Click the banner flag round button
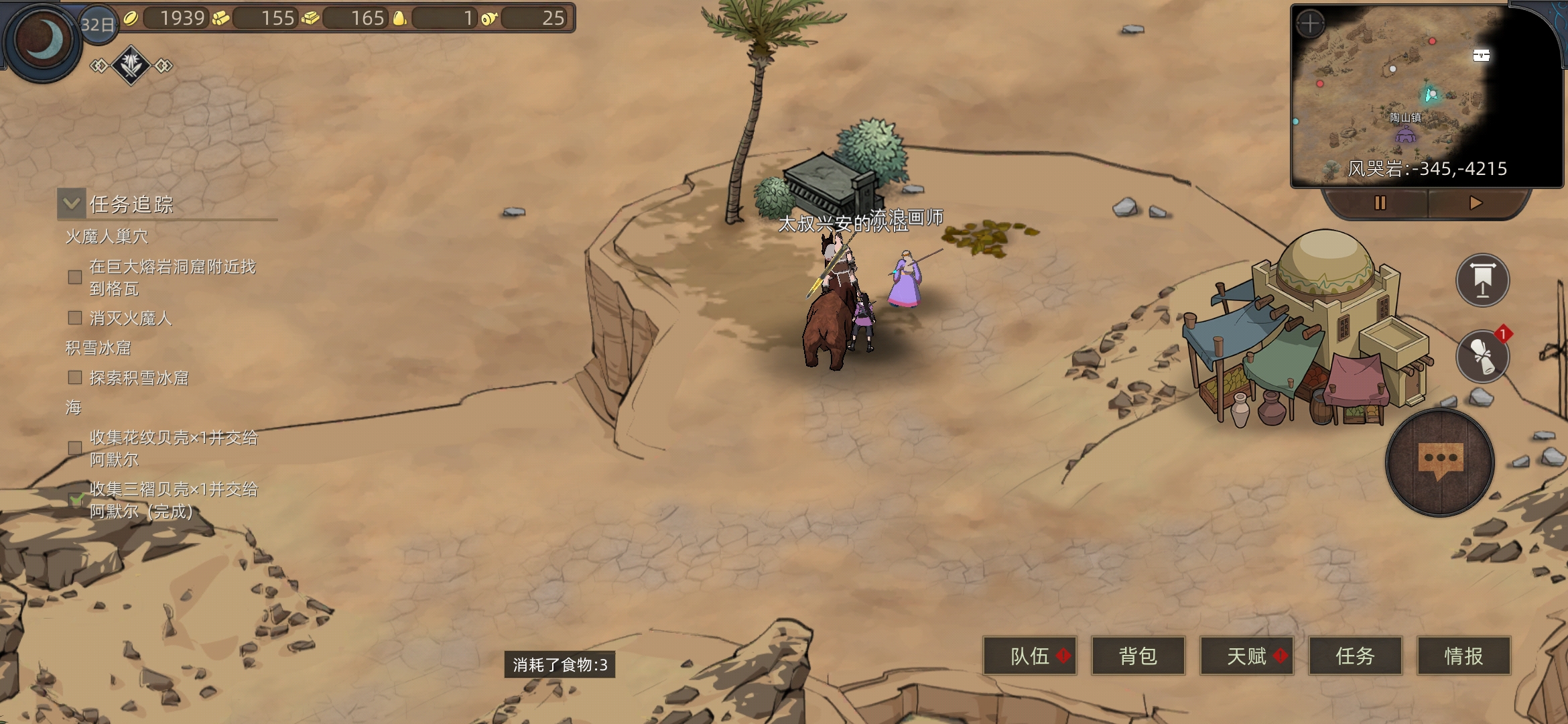Image resolution: width=1568 pixels, height=724 pixels. [x=1482, y=280]
